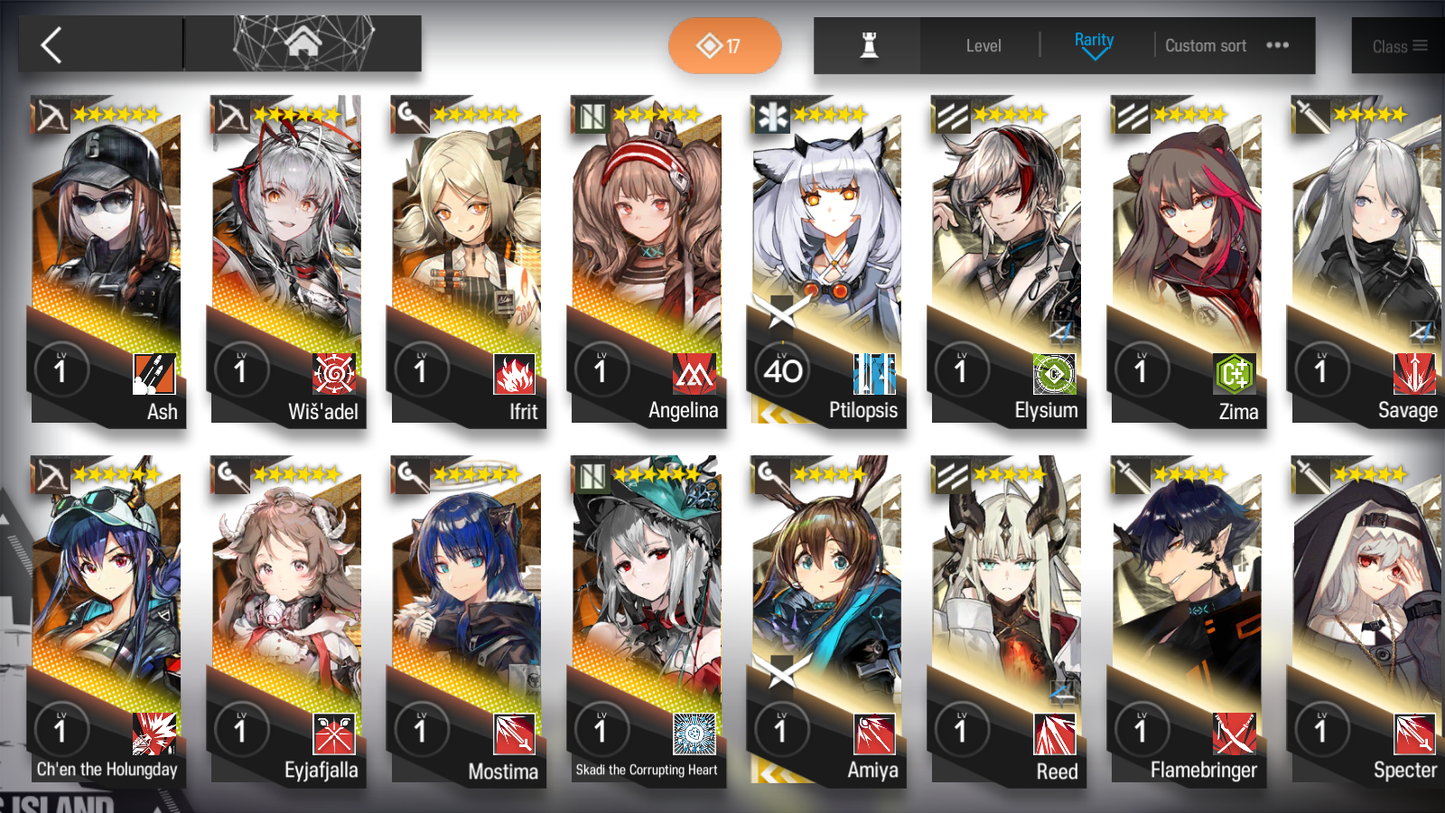Switch sorting to Level
Image resolution: width=1445 pixels, height=813 pixels.
point(983,45)
